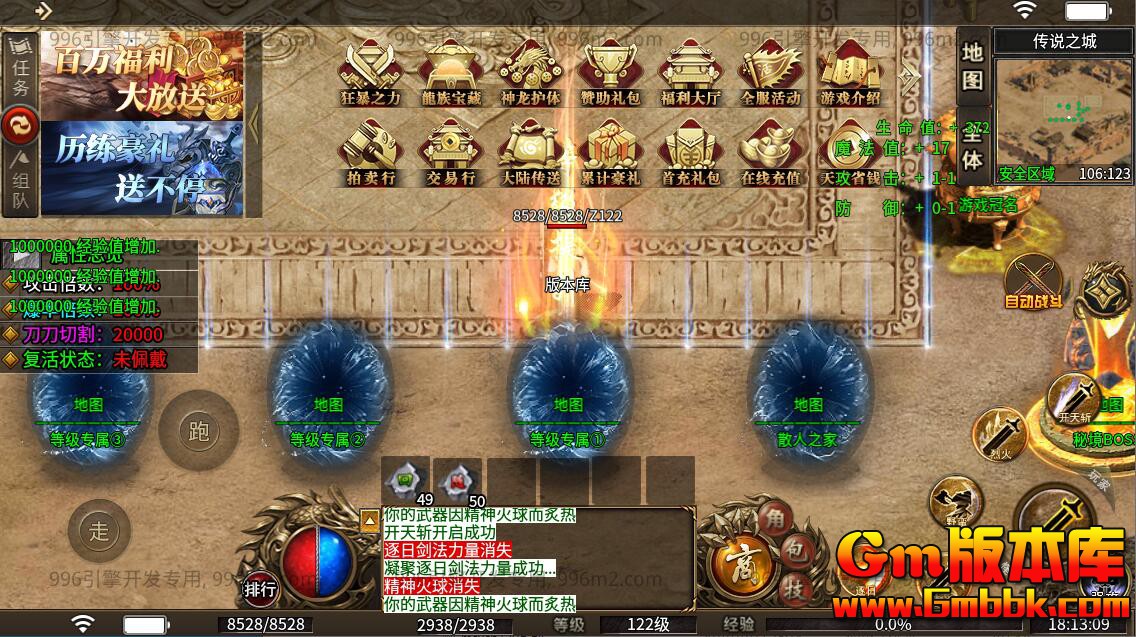The width and height of the screenshot is (1136, 637).
Task: Enter the 福利大厅 welfare hall
Action: point(690,70)
